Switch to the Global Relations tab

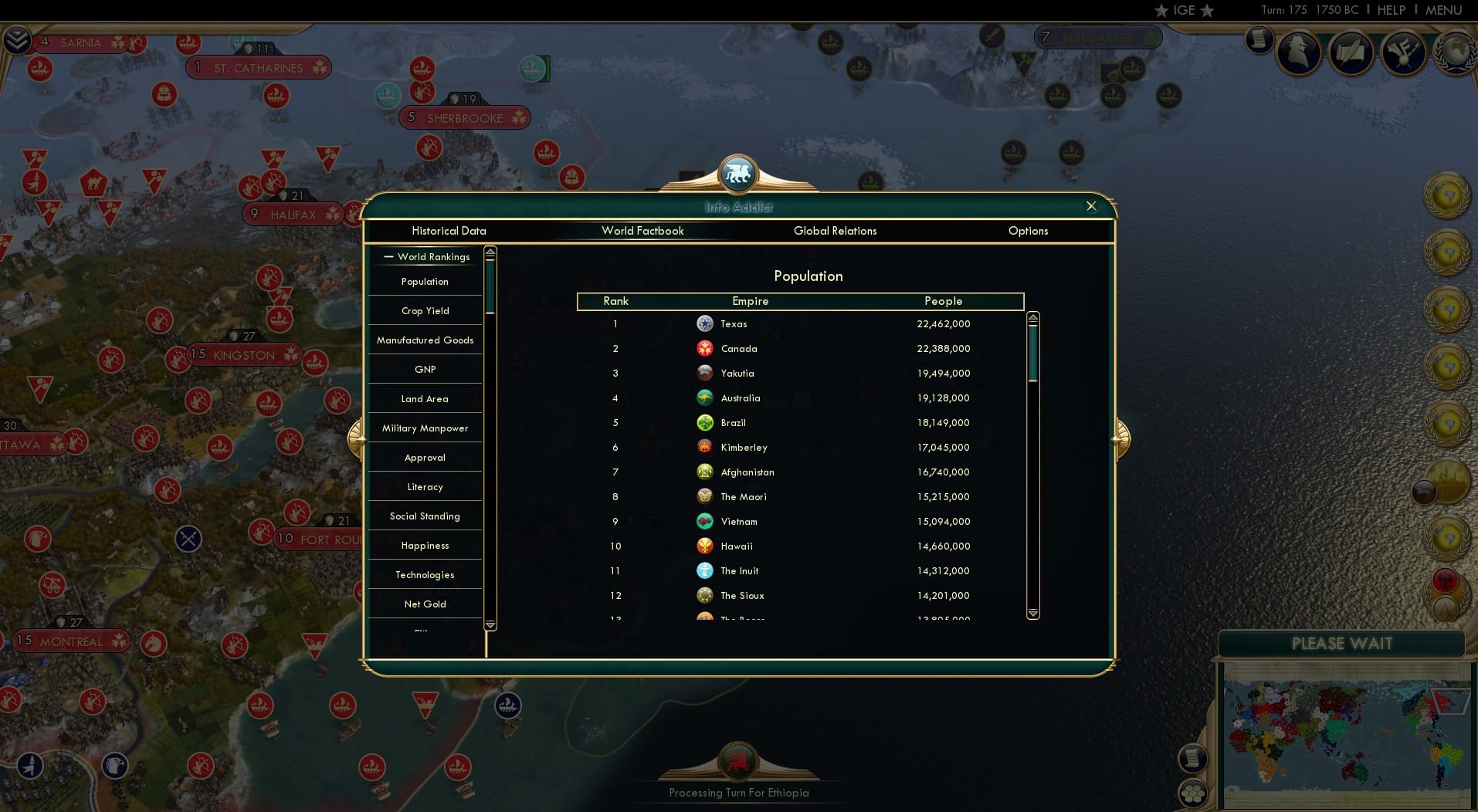[835, 231]
